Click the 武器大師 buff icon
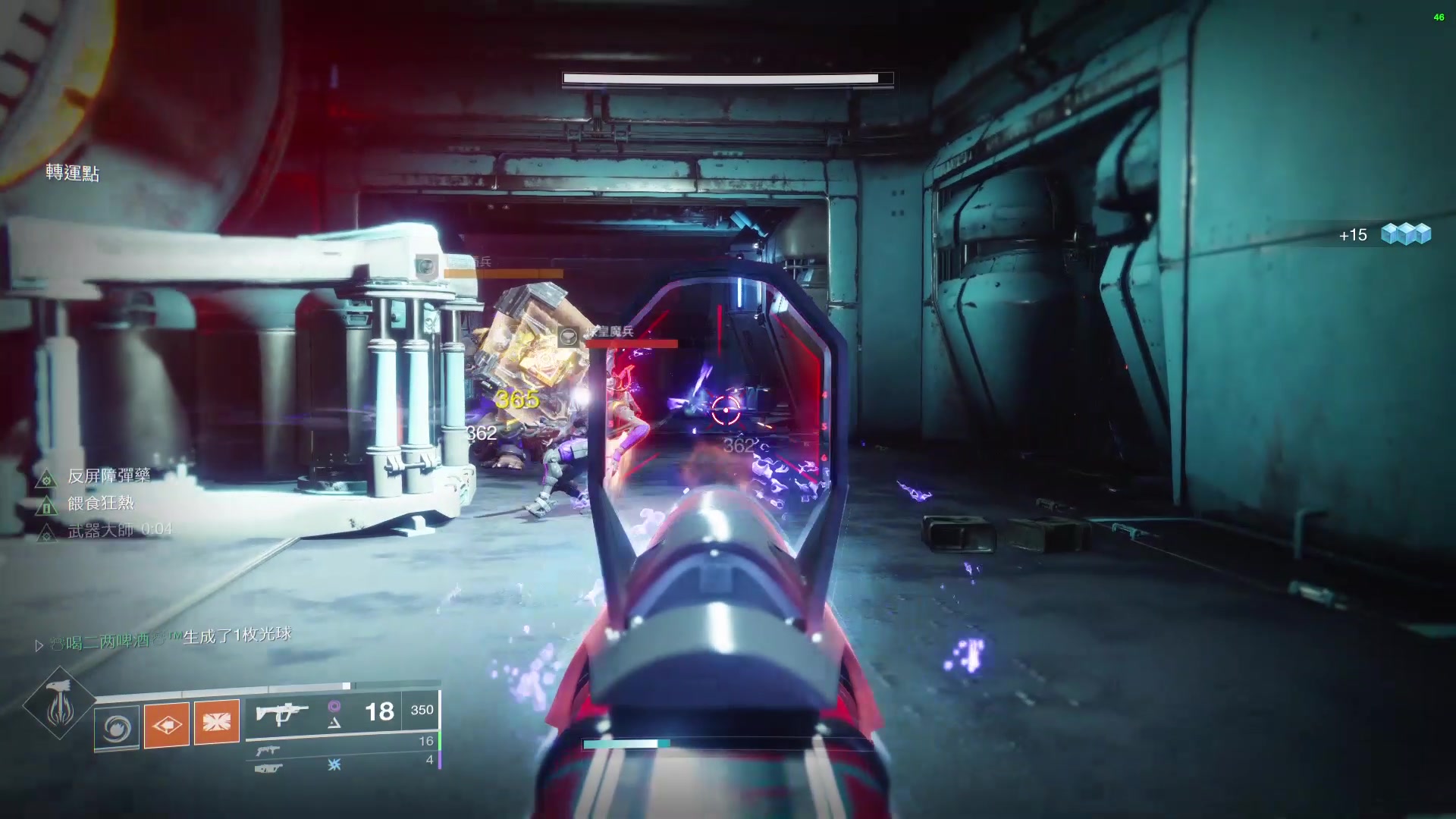The image size is (1456, 819). (46, 532)
